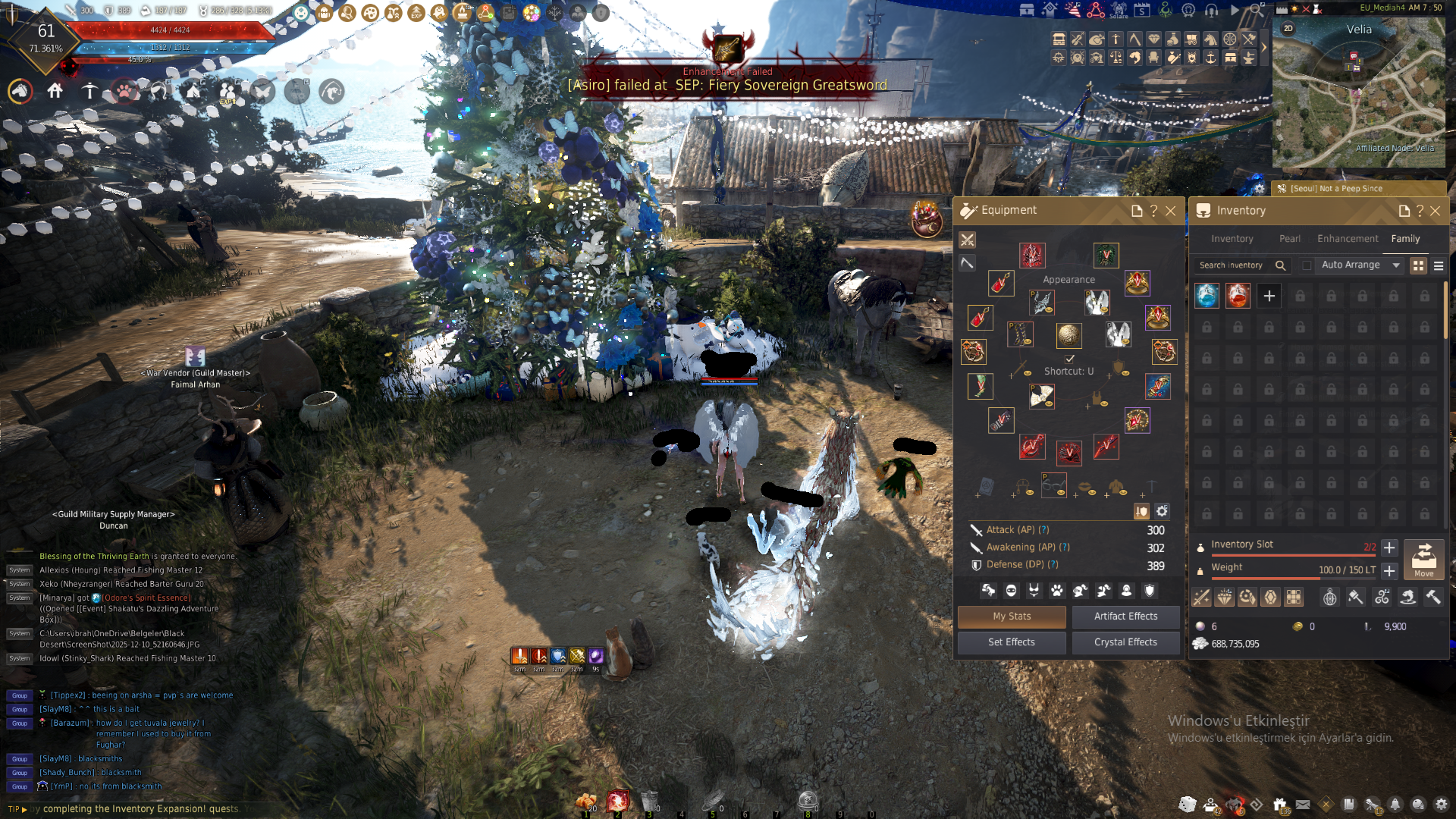This screenshot has width=1456, height=819.
Task: Click the Move button in inventory
Action: tap(1423, 560)
